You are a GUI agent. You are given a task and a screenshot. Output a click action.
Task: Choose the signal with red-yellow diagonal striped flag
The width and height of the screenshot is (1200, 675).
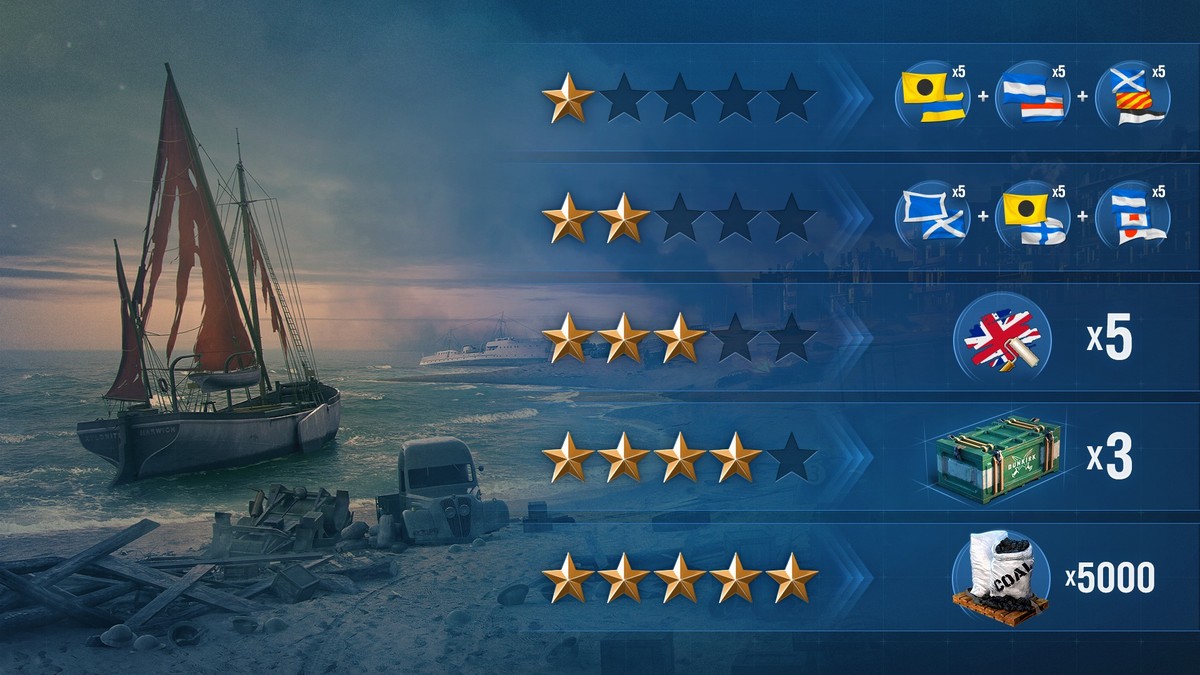tap(1133, 97)
